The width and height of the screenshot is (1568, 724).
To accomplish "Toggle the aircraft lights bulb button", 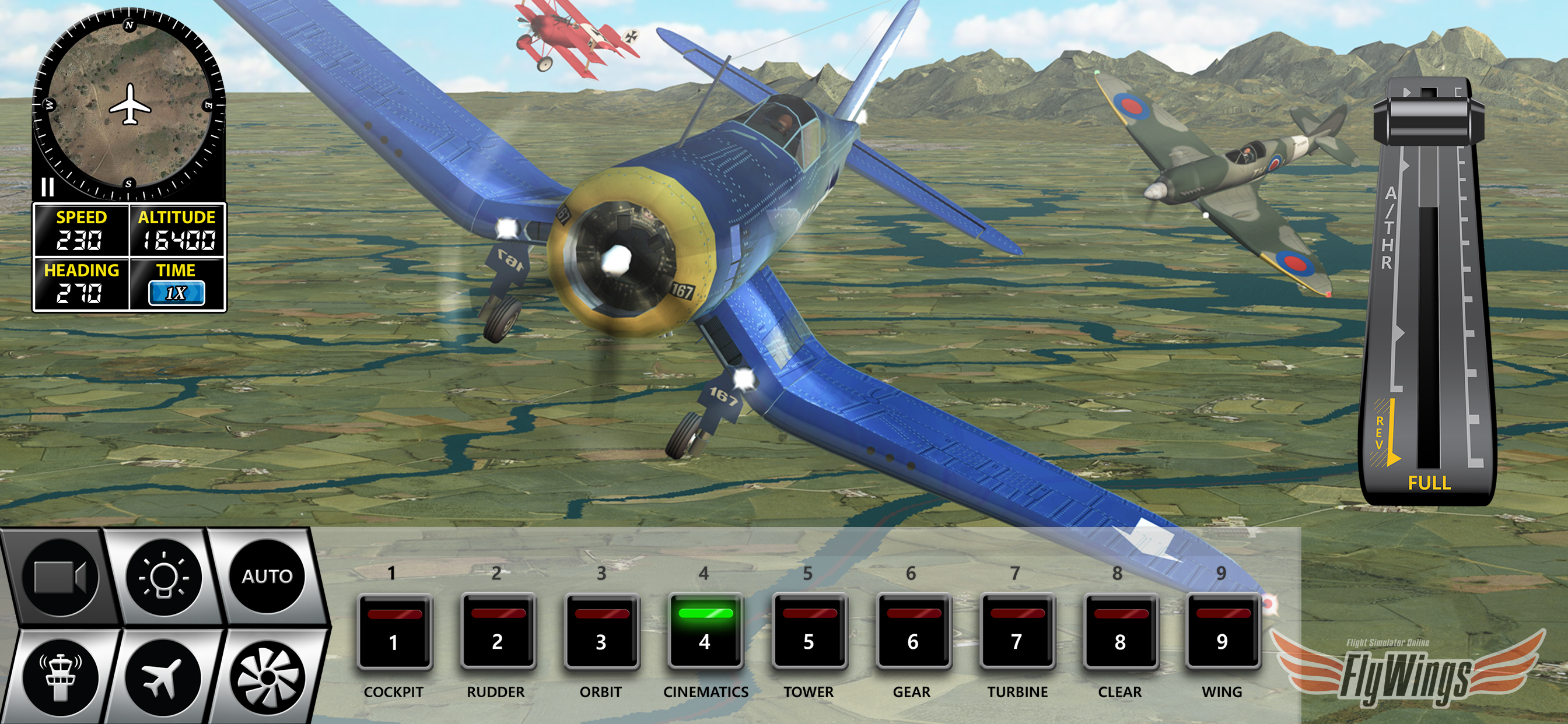I will click(163, 576).
